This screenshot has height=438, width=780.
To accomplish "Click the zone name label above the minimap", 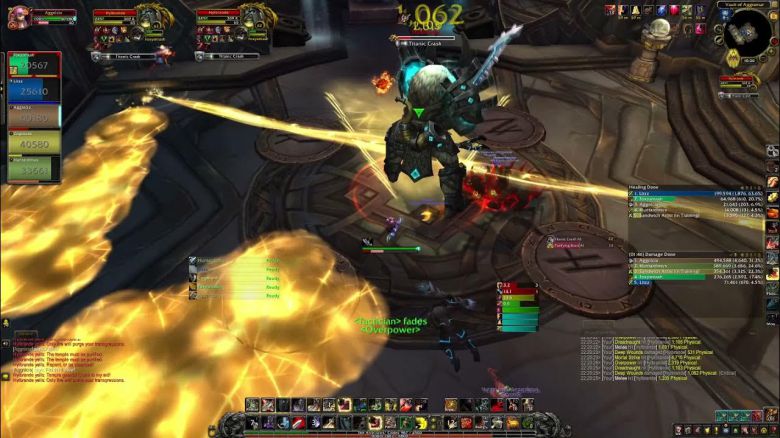I will coord(745,5).
